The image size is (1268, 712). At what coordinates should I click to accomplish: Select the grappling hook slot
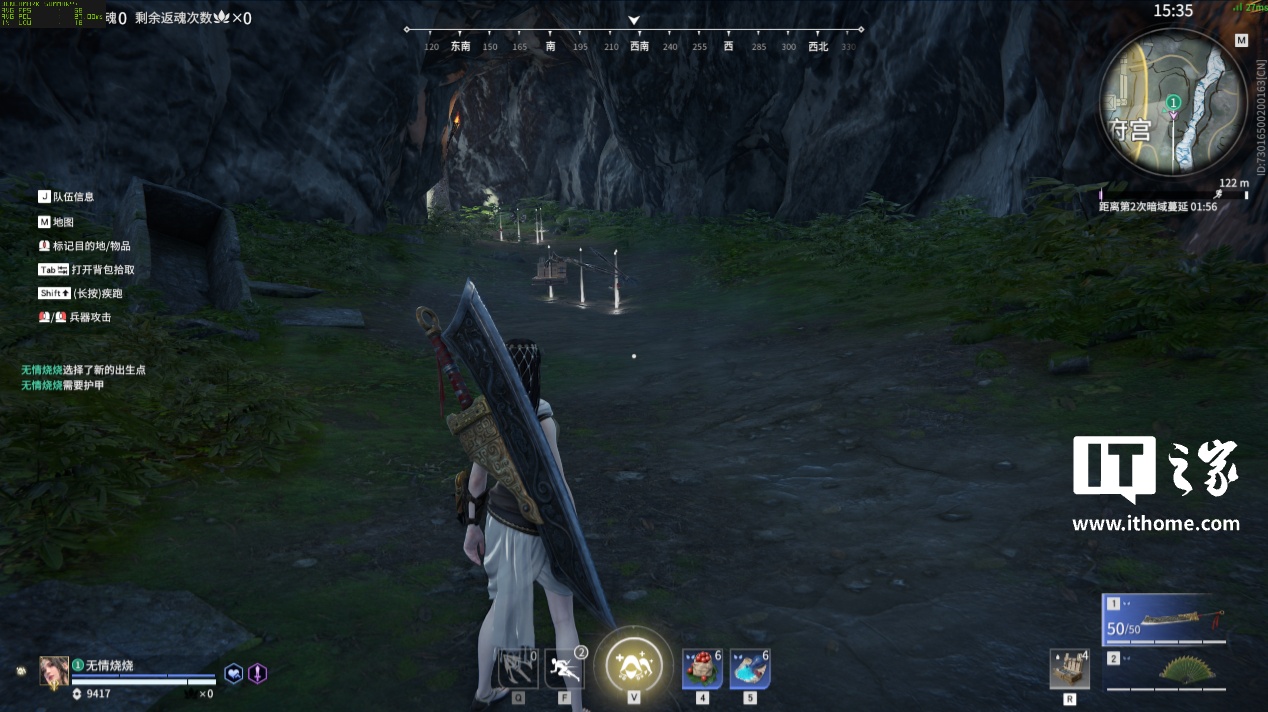pos(518,668)
